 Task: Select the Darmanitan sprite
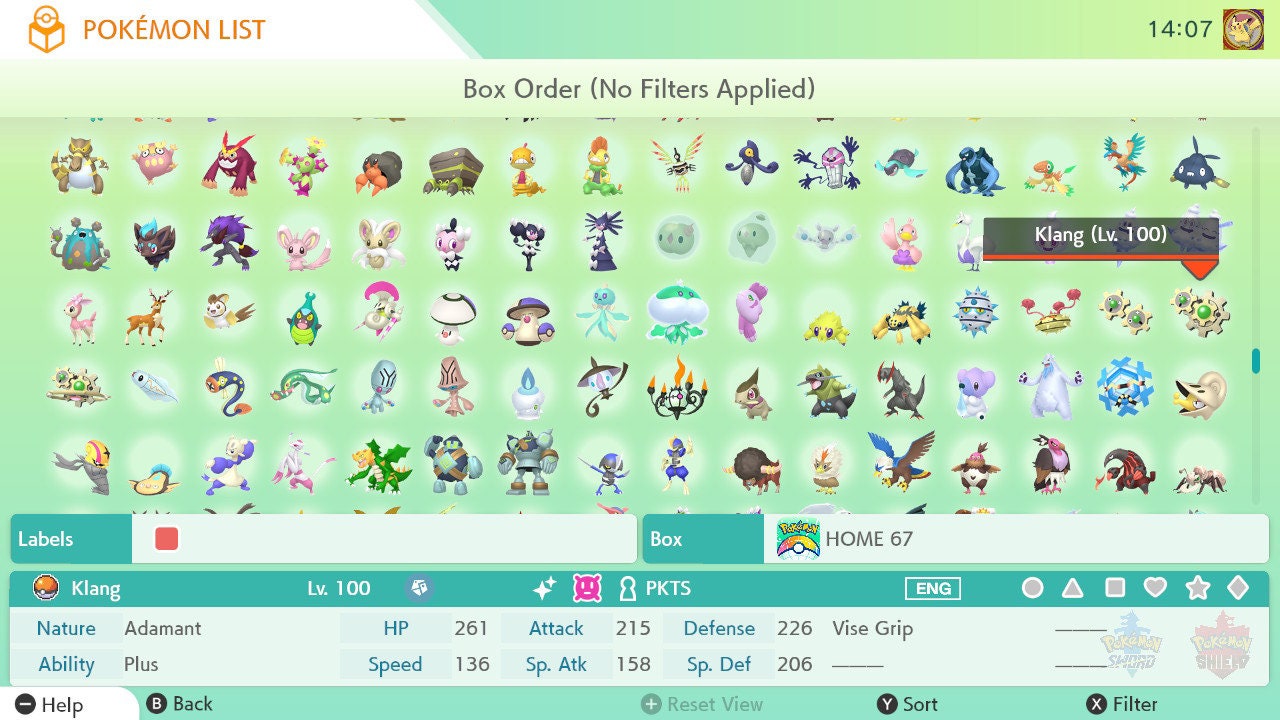coord(229,164)
